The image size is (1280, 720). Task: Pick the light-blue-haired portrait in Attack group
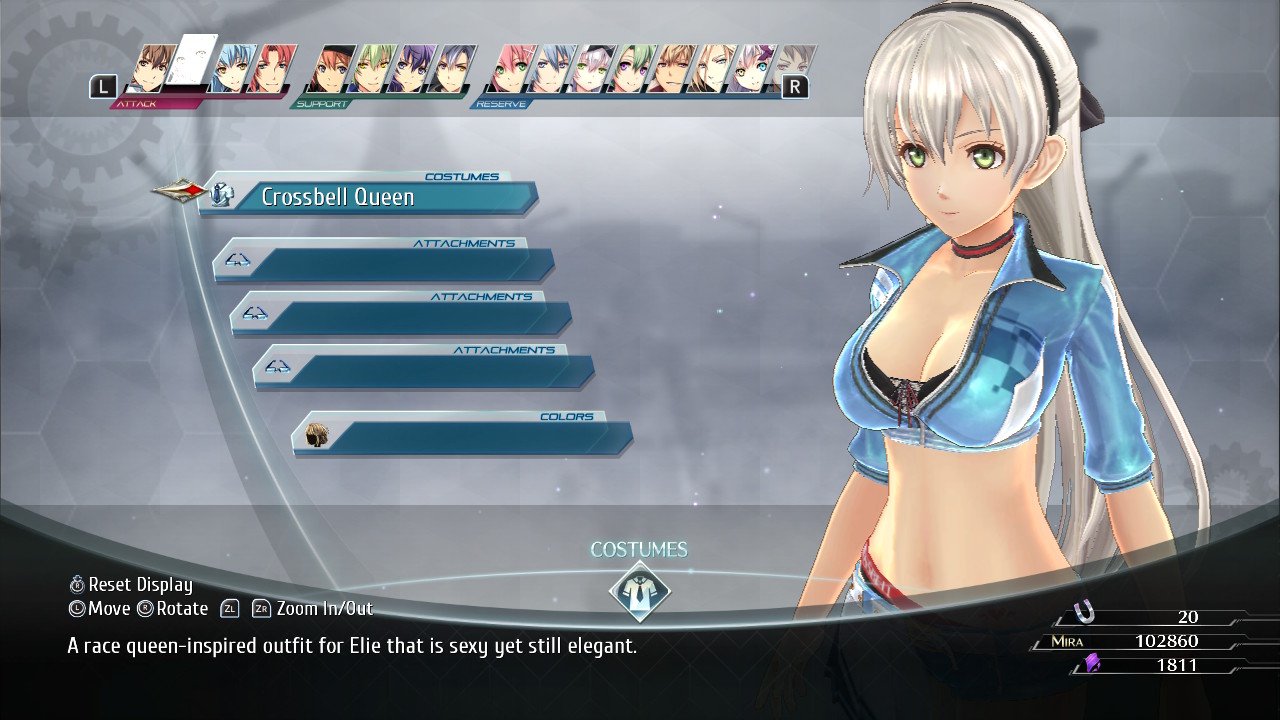click(232, 70)
